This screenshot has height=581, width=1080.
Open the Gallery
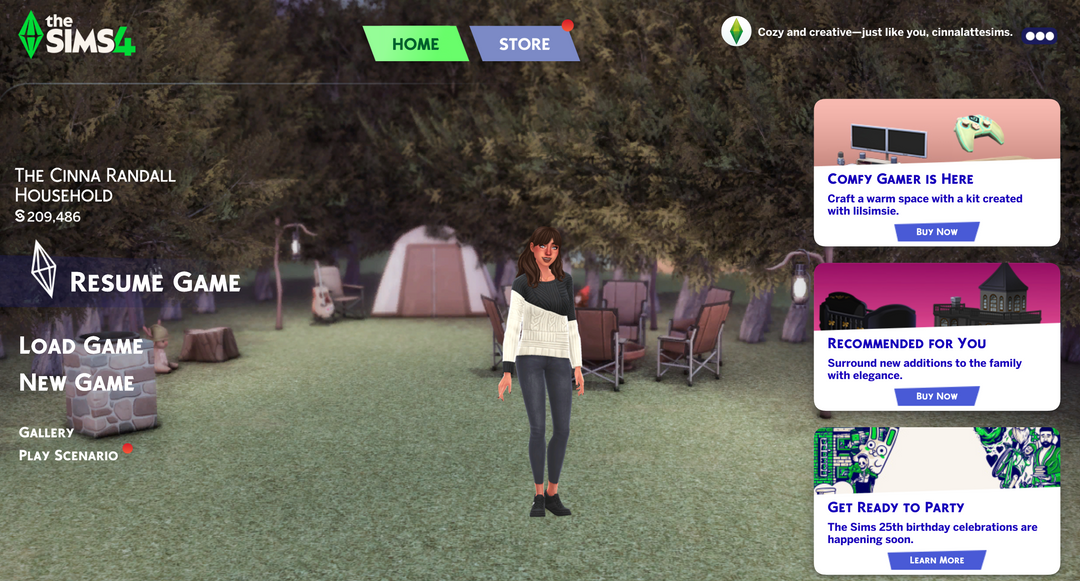47,432
